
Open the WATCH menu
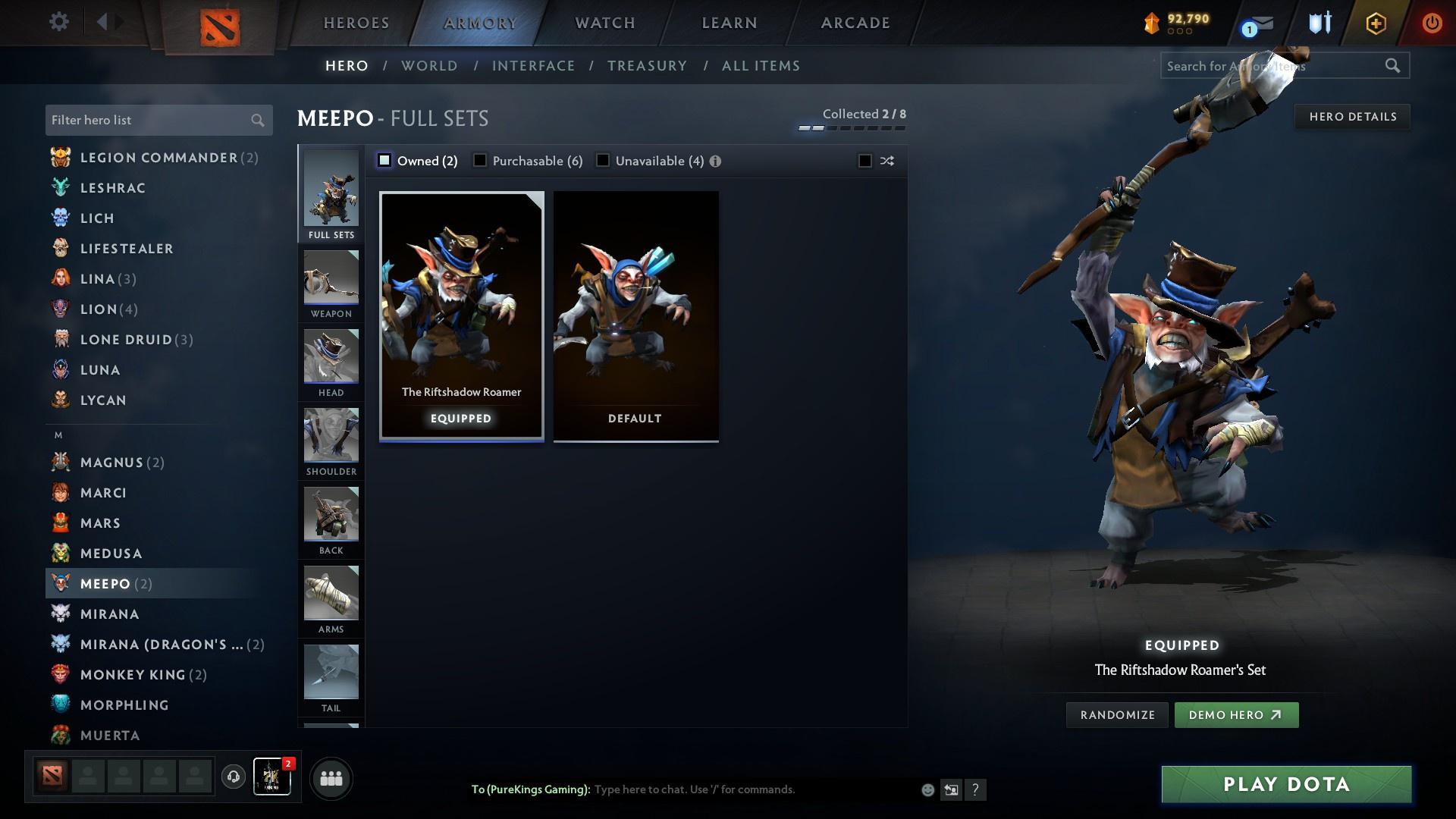pos(604,23)
